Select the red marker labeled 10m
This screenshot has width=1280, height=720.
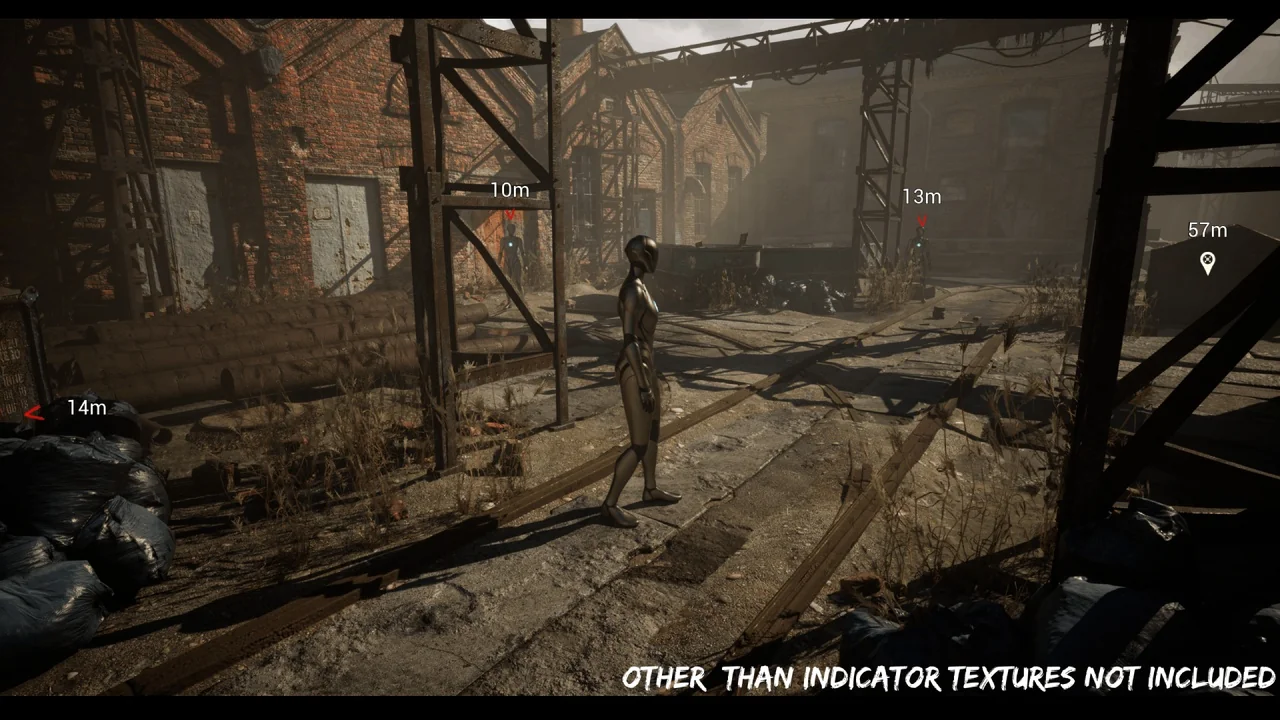tap(510, 212)
